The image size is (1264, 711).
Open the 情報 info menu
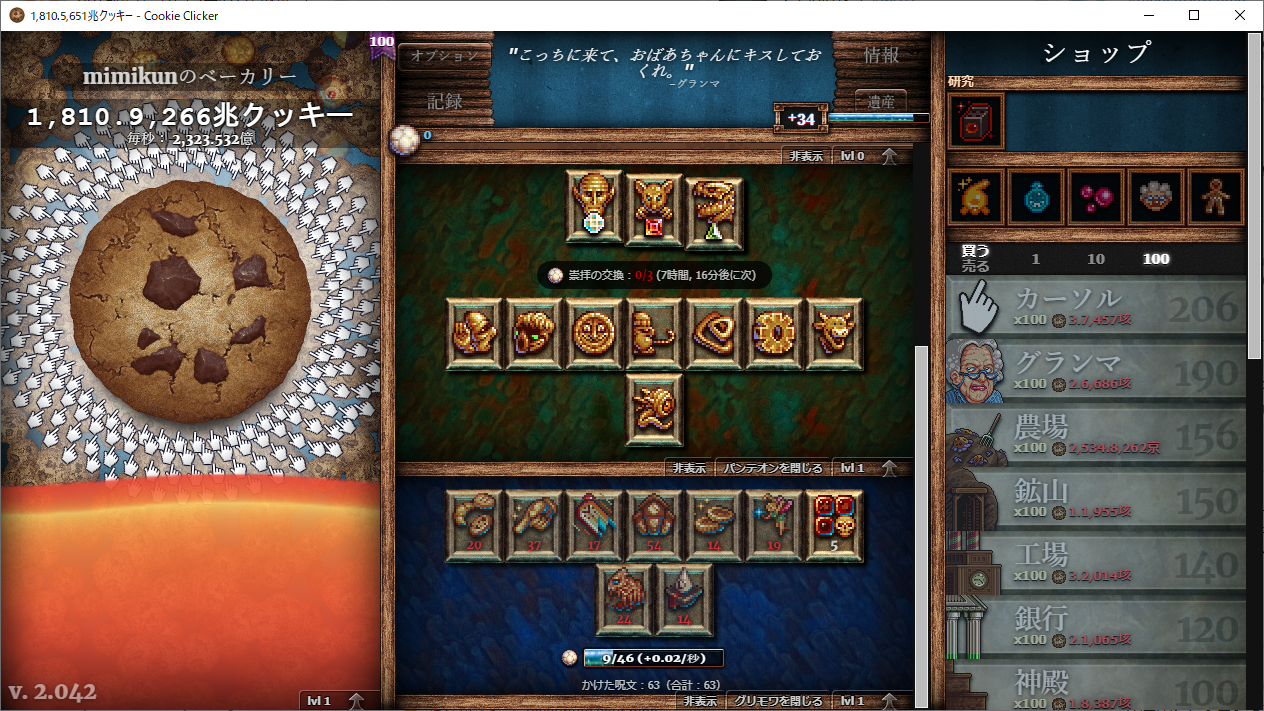pyautogui.click(x=881, y=56)
